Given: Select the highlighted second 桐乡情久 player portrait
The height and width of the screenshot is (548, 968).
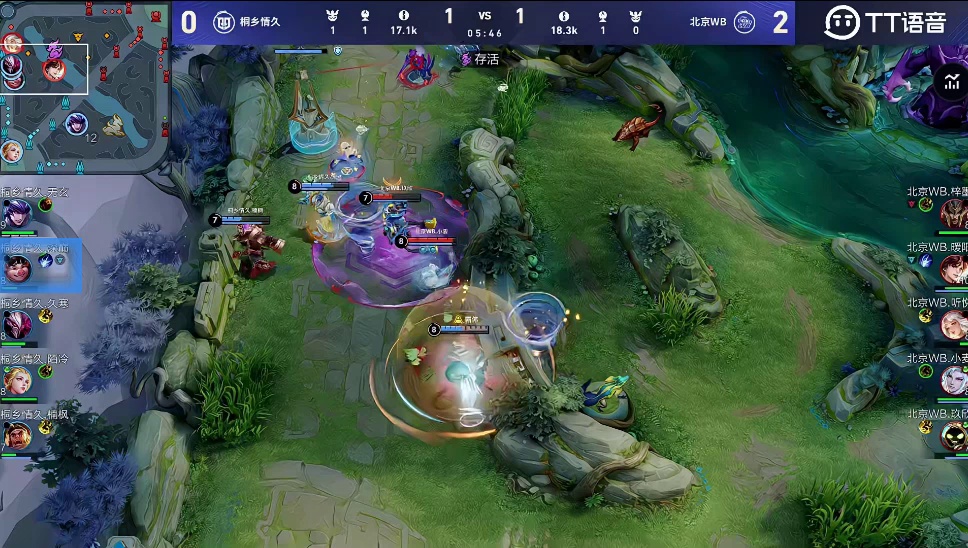Looking at the screenshot, I should [x=17, y=268].
